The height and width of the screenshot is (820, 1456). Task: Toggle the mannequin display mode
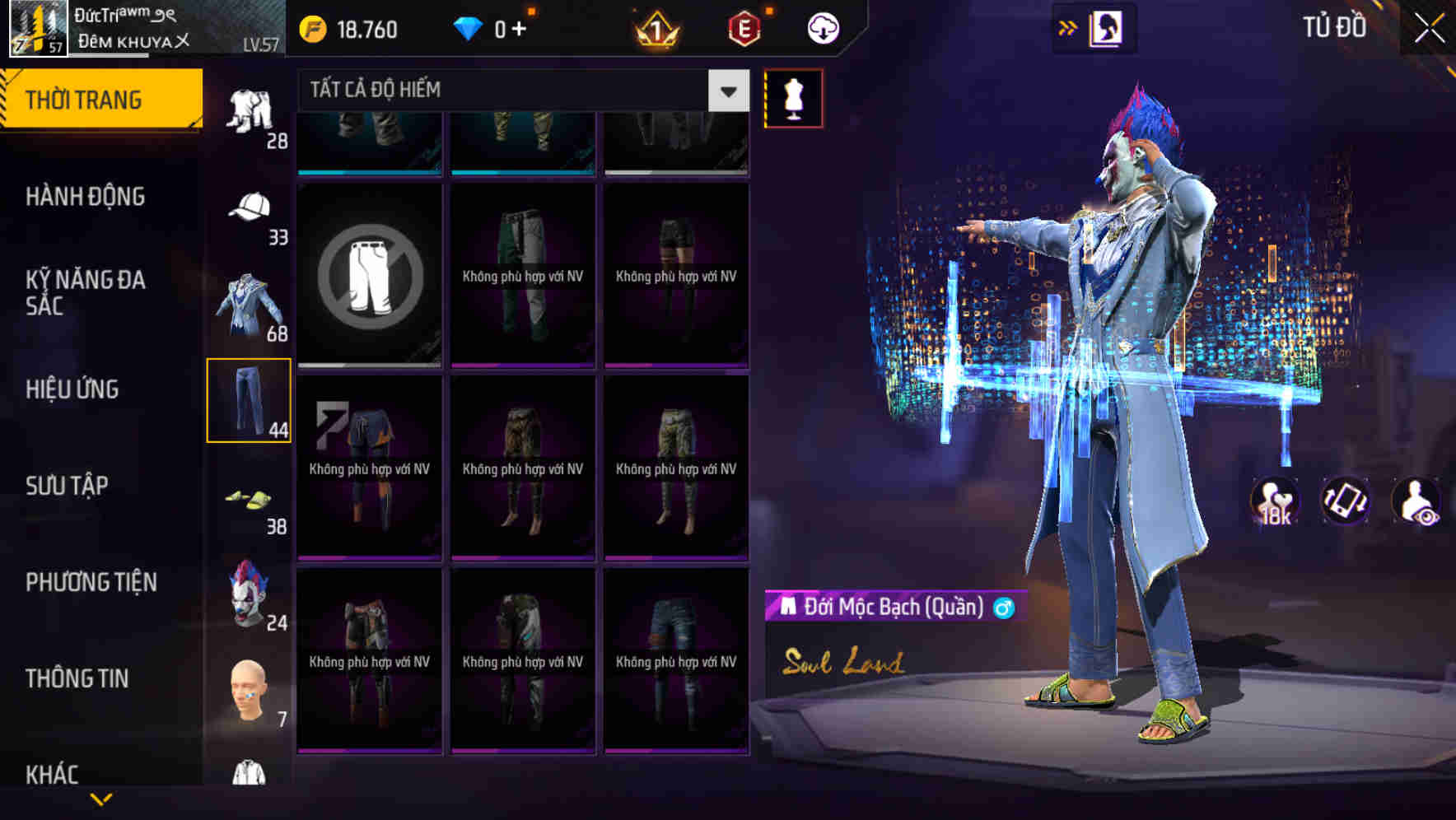pyautogui.click(x=795, y=98)
